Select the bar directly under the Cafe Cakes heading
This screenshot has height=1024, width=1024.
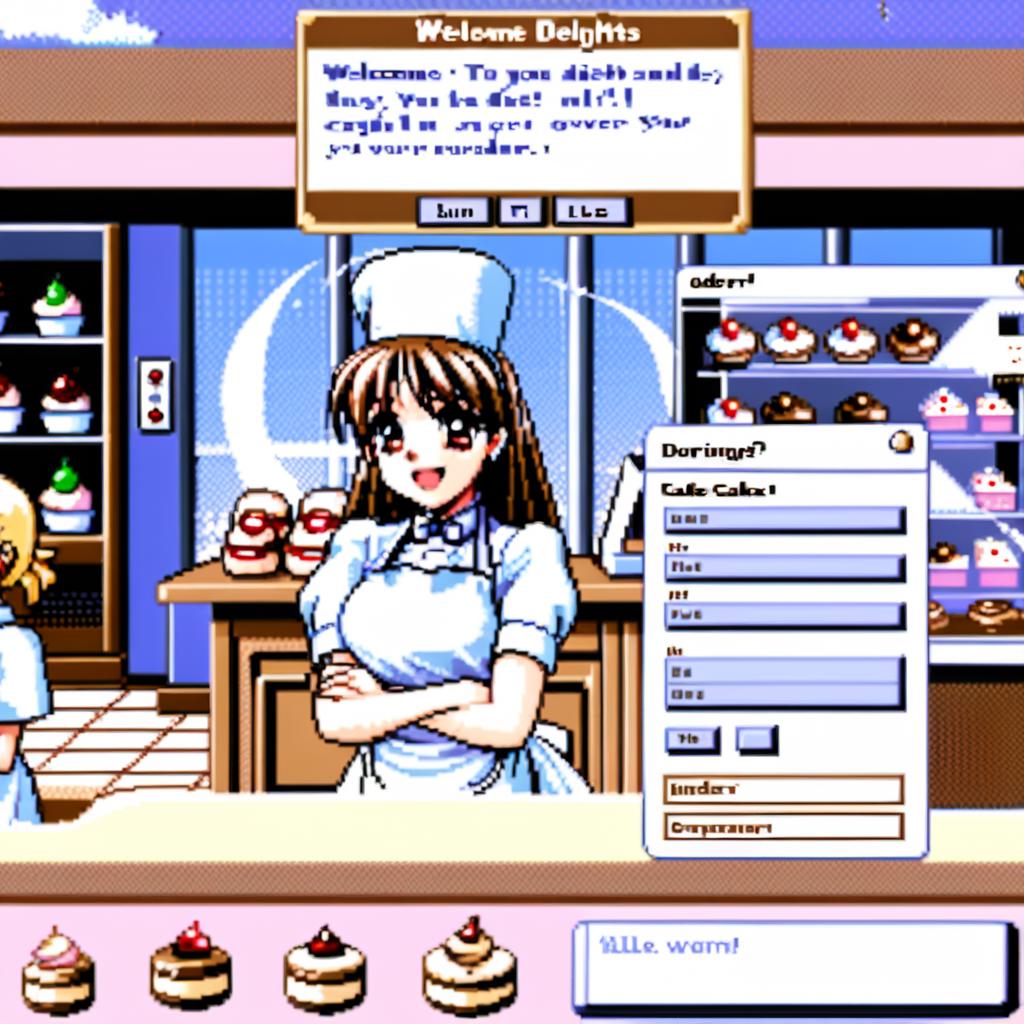pyautogui.click(x=784, y=520)
